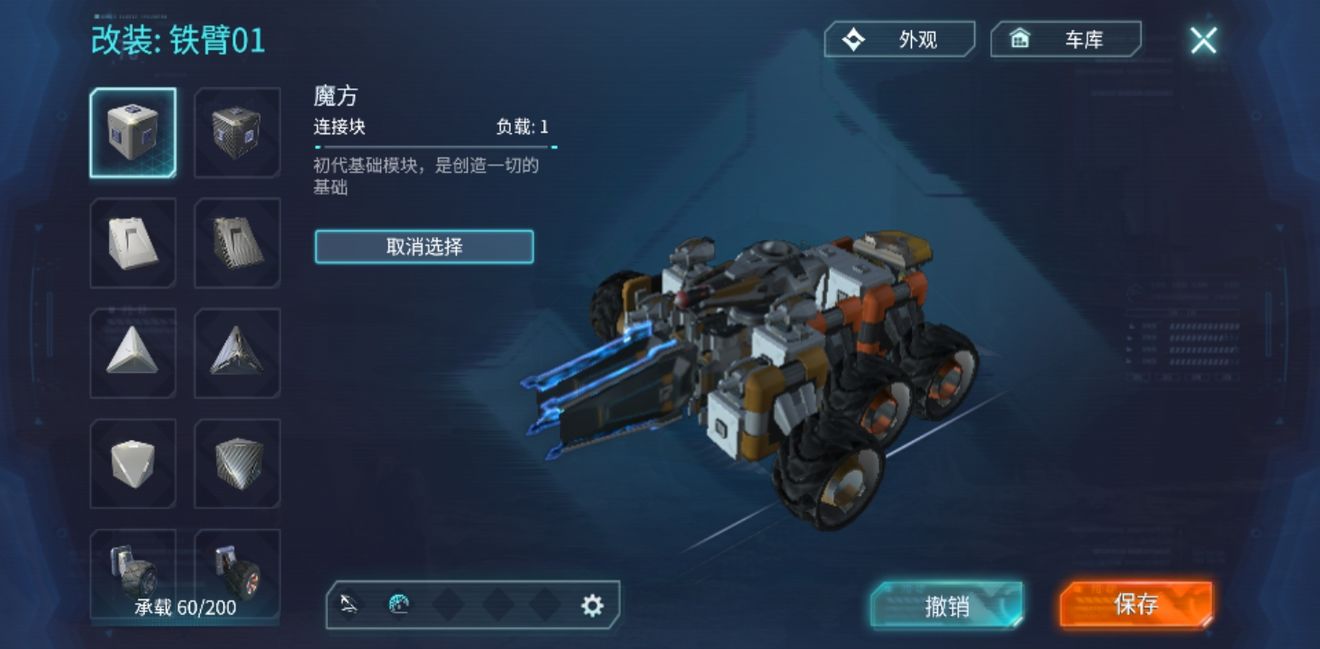Open the 外观 appearance menu
Screen dimensions: 1320x649
point(899,40)
